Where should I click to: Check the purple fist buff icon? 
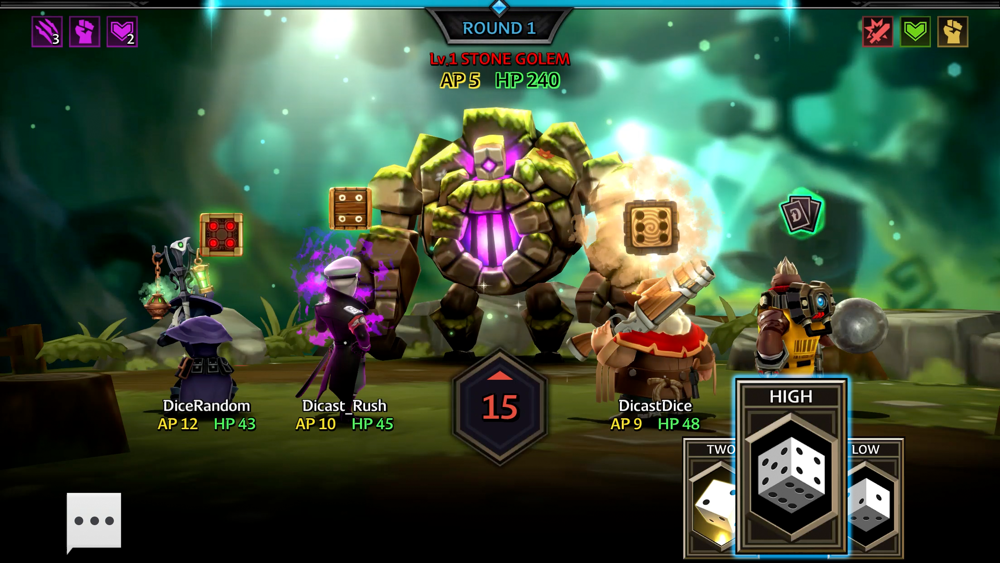tap(85, 32)
